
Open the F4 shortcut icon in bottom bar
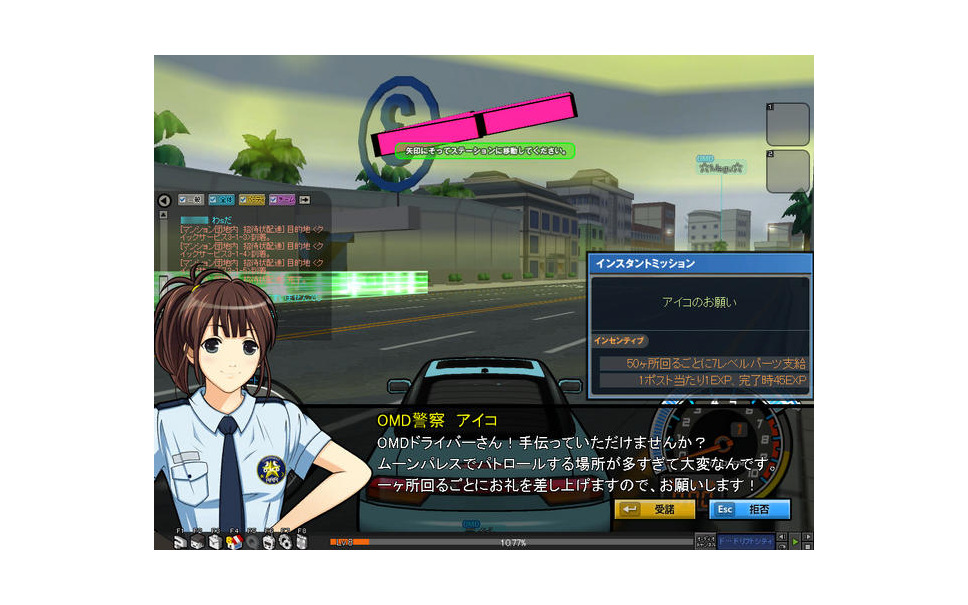point(233,541)
